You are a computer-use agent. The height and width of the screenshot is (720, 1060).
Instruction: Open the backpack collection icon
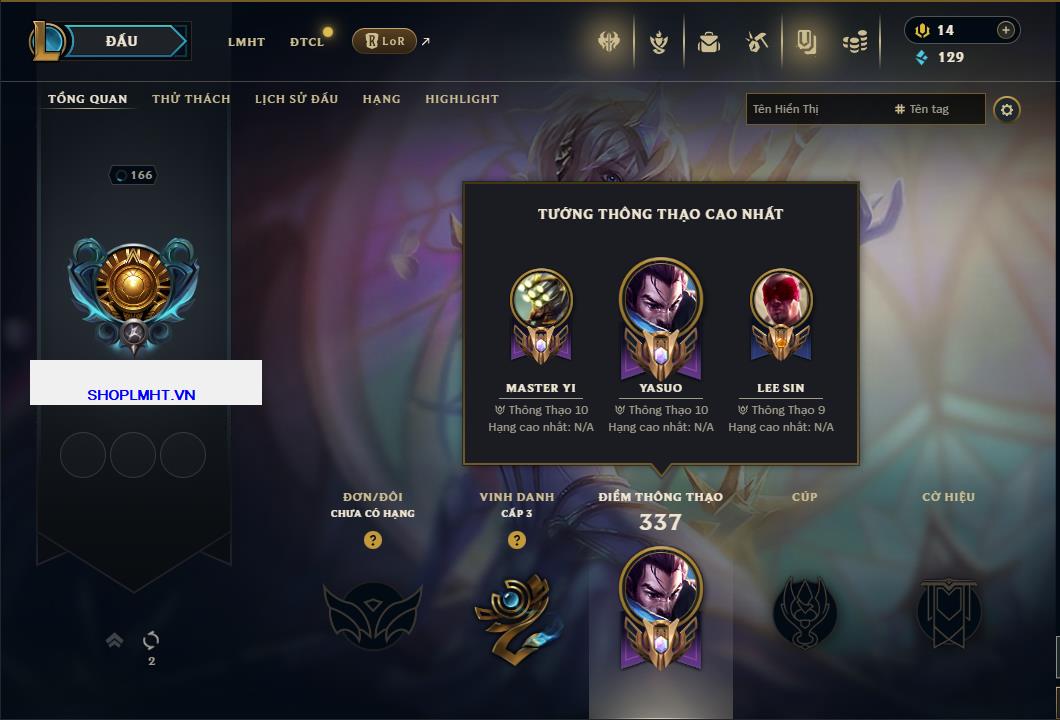pos(709,42)
